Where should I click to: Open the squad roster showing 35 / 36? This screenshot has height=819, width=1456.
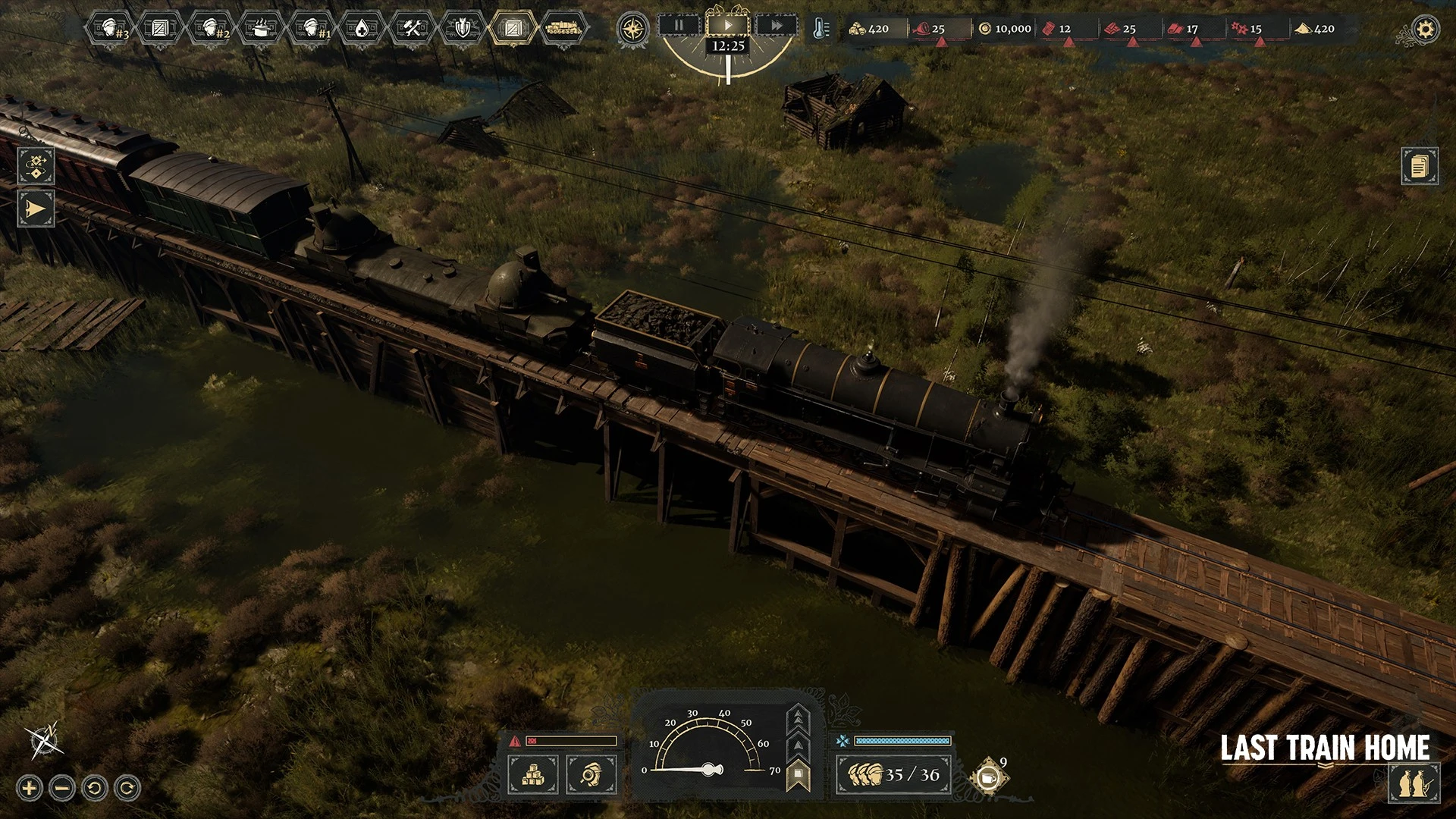point(893,774)
